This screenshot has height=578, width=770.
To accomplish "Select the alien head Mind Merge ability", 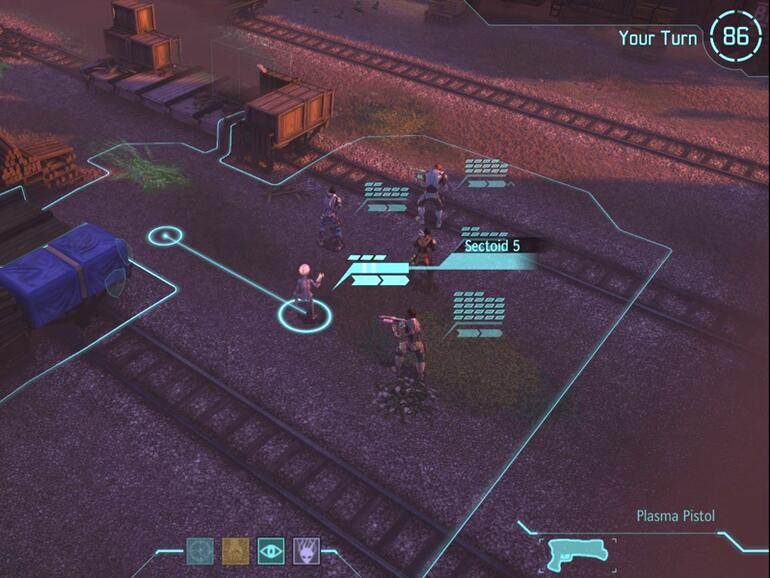I will pyautogui.click(x=304, y=551).
